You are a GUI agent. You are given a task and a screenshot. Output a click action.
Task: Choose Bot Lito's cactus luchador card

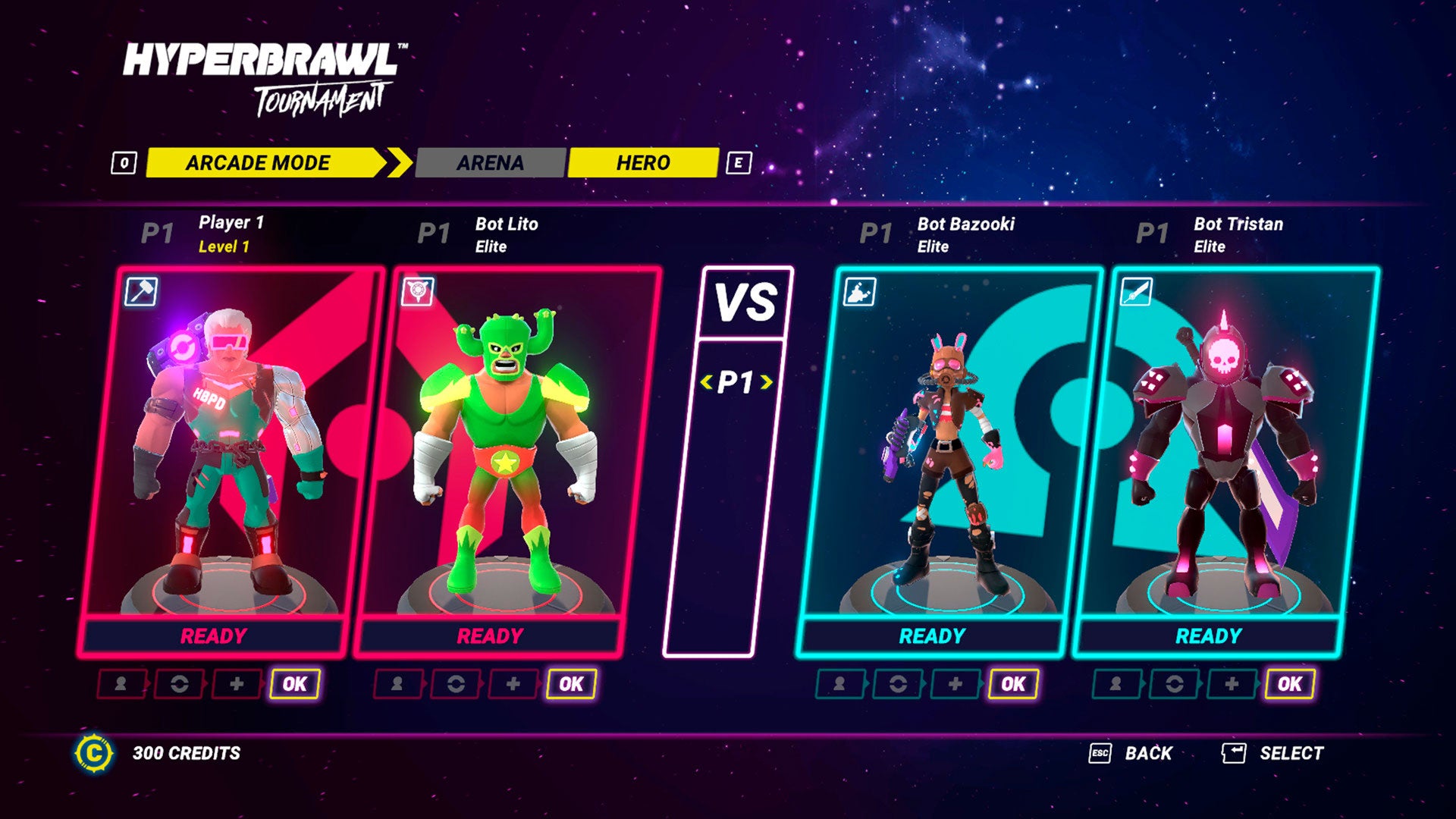[504, 447]
